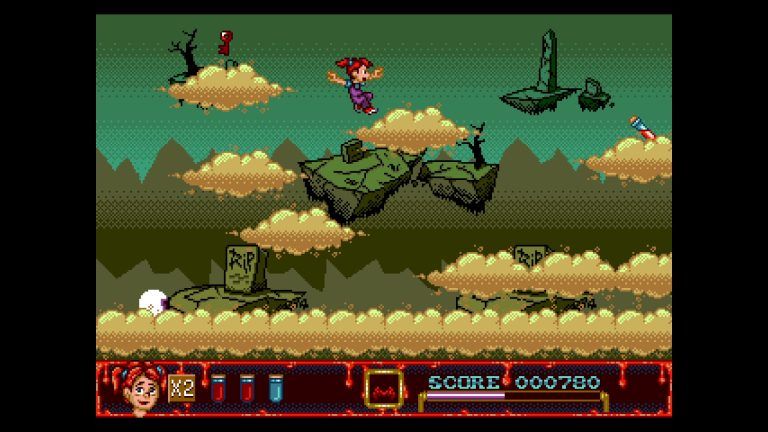Click the red-haired girl character portrait

143,388
